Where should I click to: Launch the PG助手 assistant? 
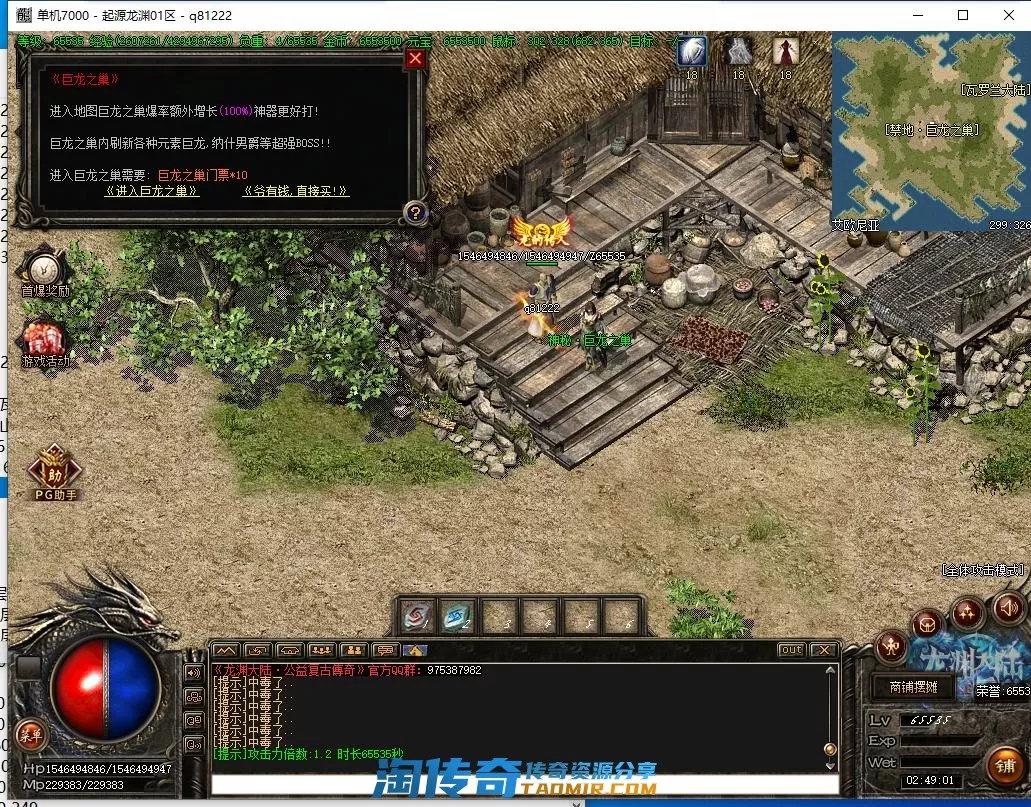click(x=55, y=470)
